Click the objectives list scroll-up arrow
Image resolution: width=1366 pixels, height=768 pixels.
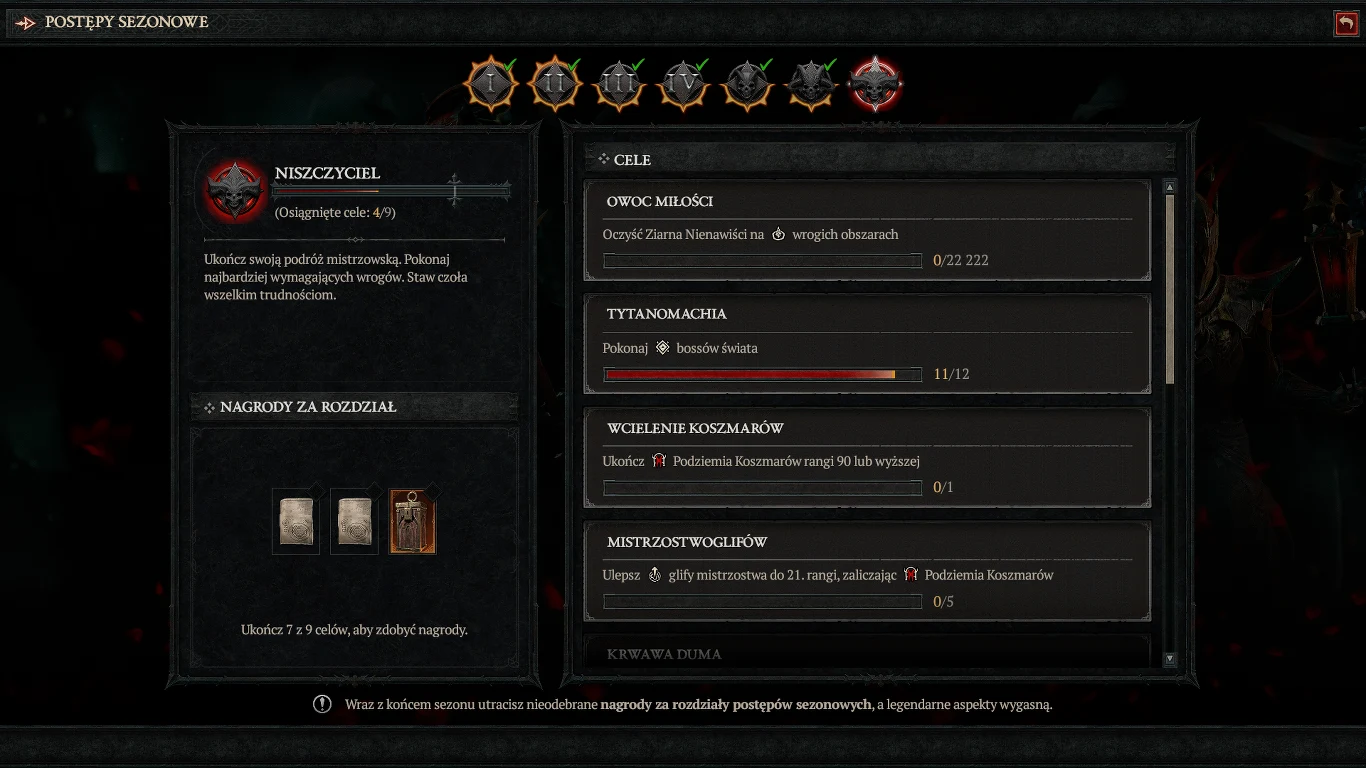coord(1170,187)
